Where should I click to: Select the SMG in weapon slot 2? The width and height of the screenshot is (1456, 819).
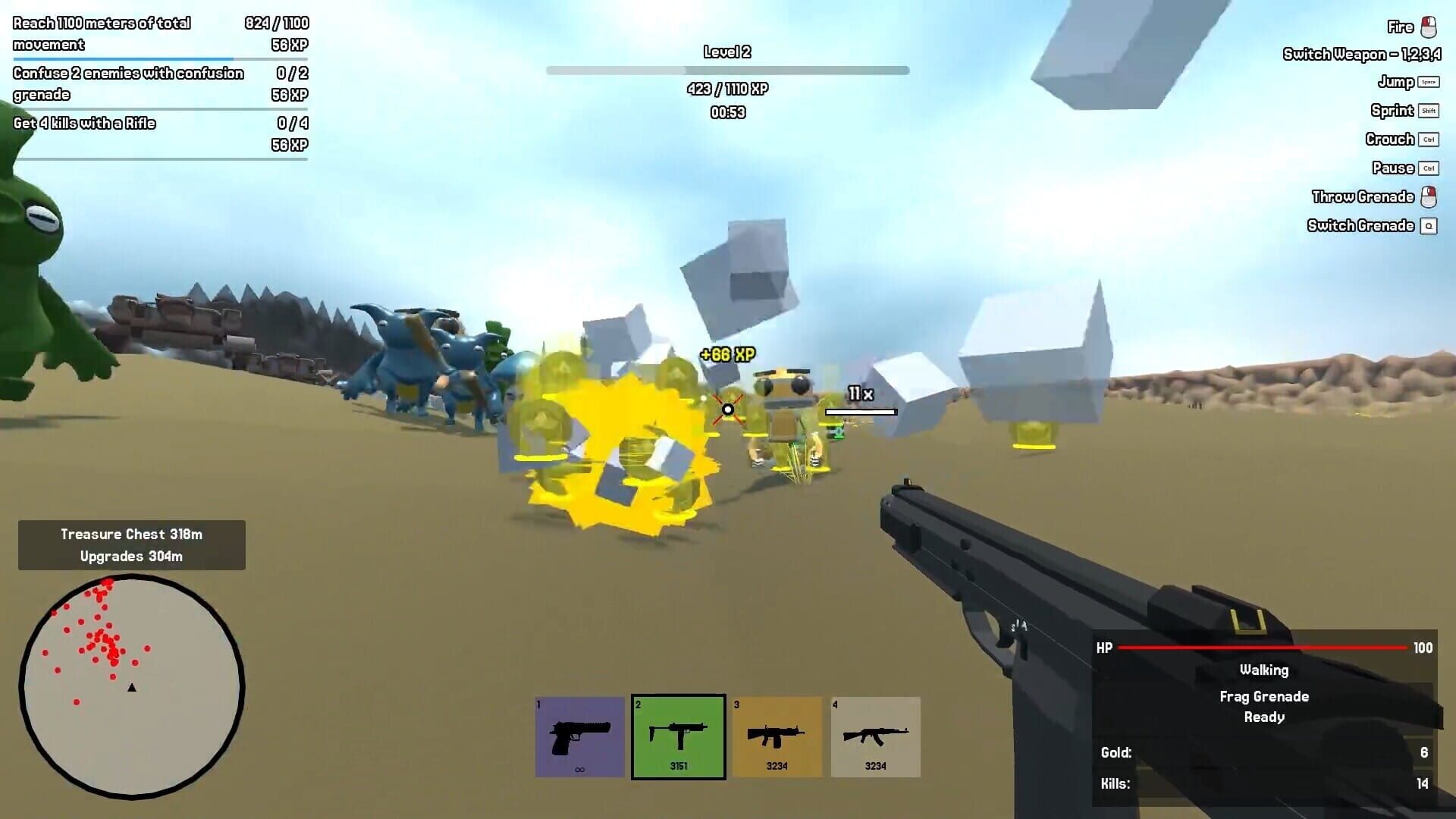(x=678, y=736)
